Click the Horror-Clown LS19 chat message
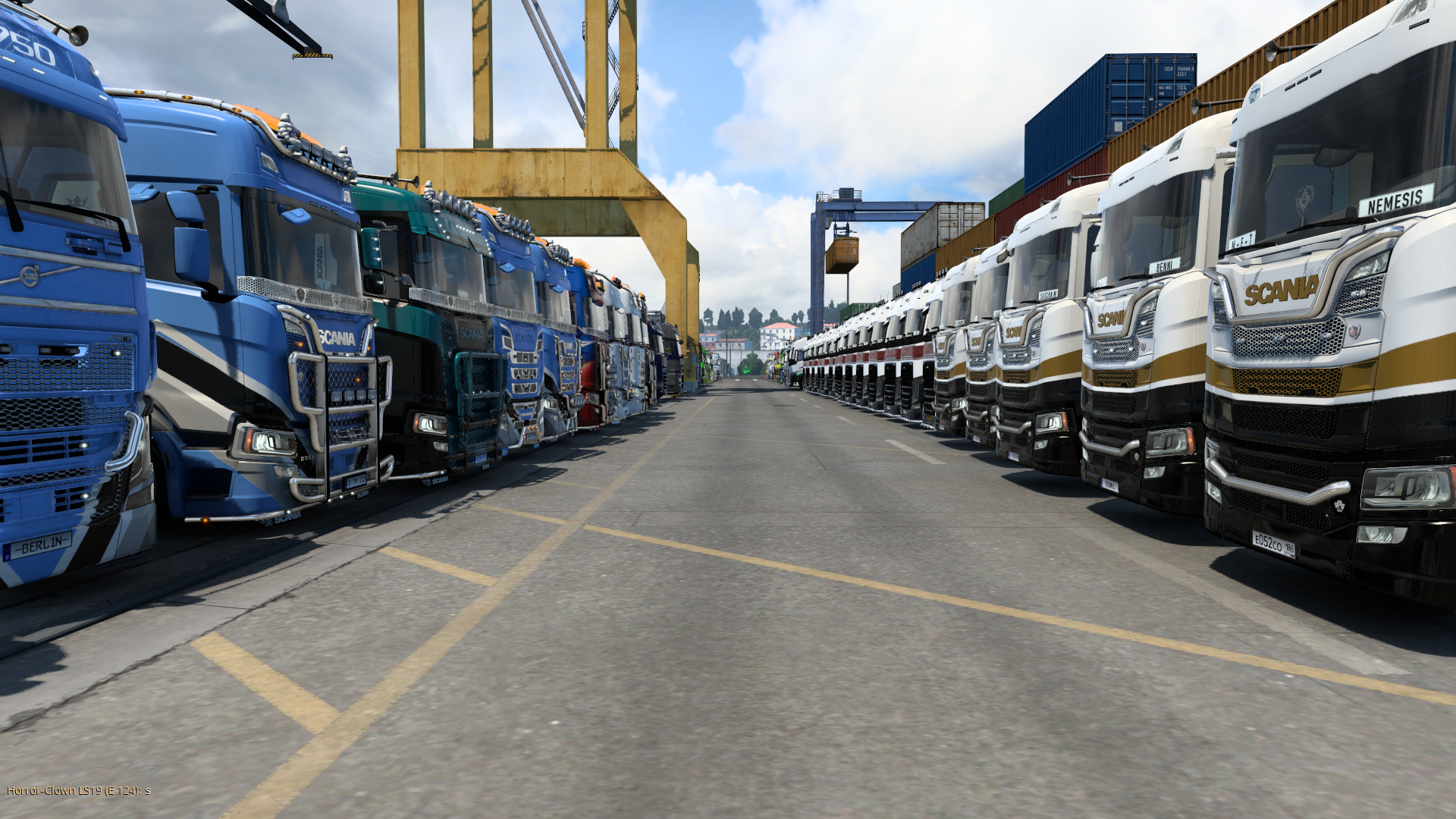The height and width of the screenshot is (819, 1456). (78, 790)
